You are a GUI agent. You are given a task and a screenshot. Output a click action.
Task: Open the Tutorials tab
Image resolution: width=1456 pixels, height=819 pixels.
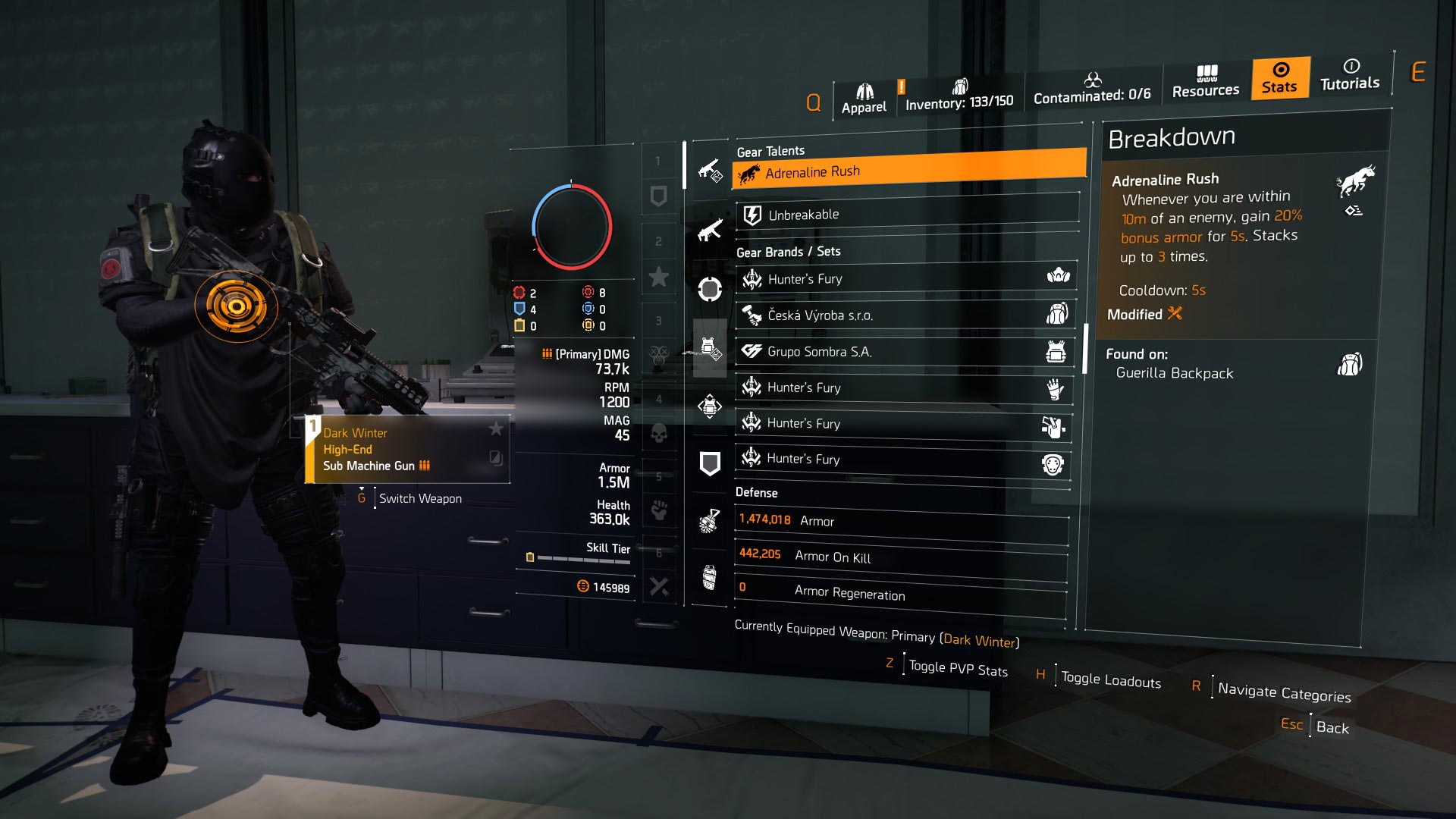[x=1350, y=79]
